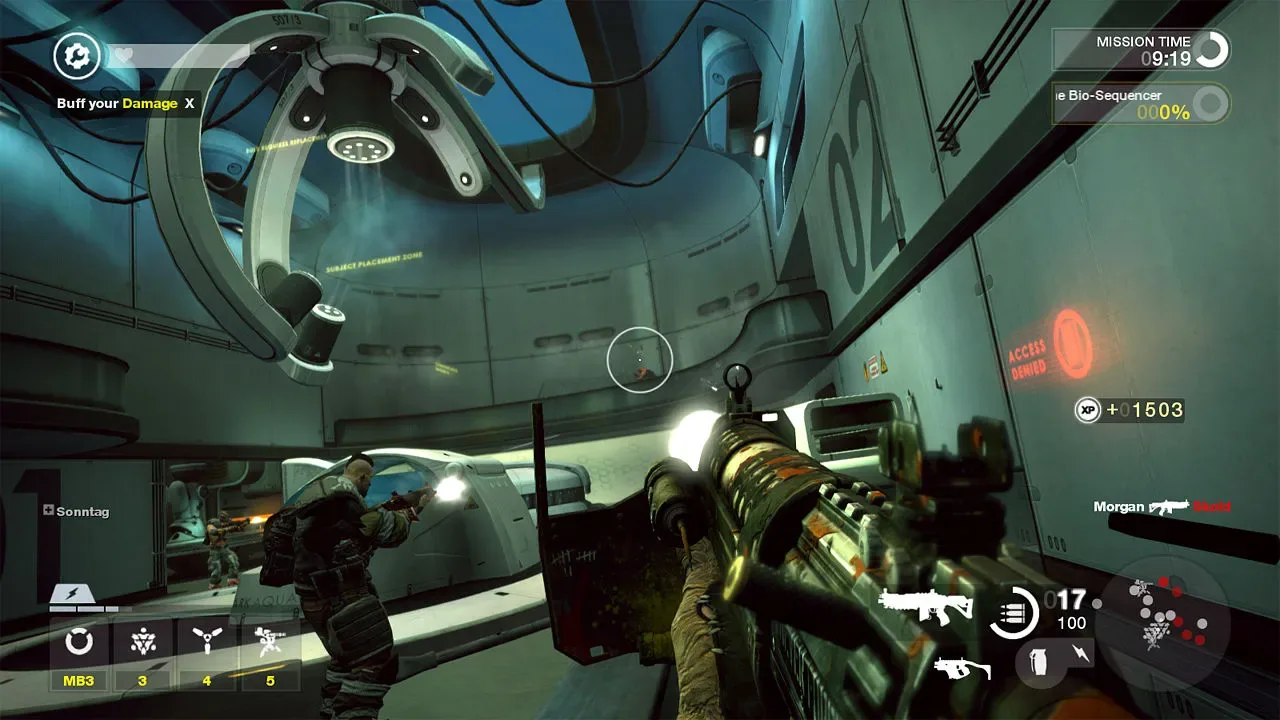Click the grenade equipment icon
Screen dimensions: 1280x720
1039,664
